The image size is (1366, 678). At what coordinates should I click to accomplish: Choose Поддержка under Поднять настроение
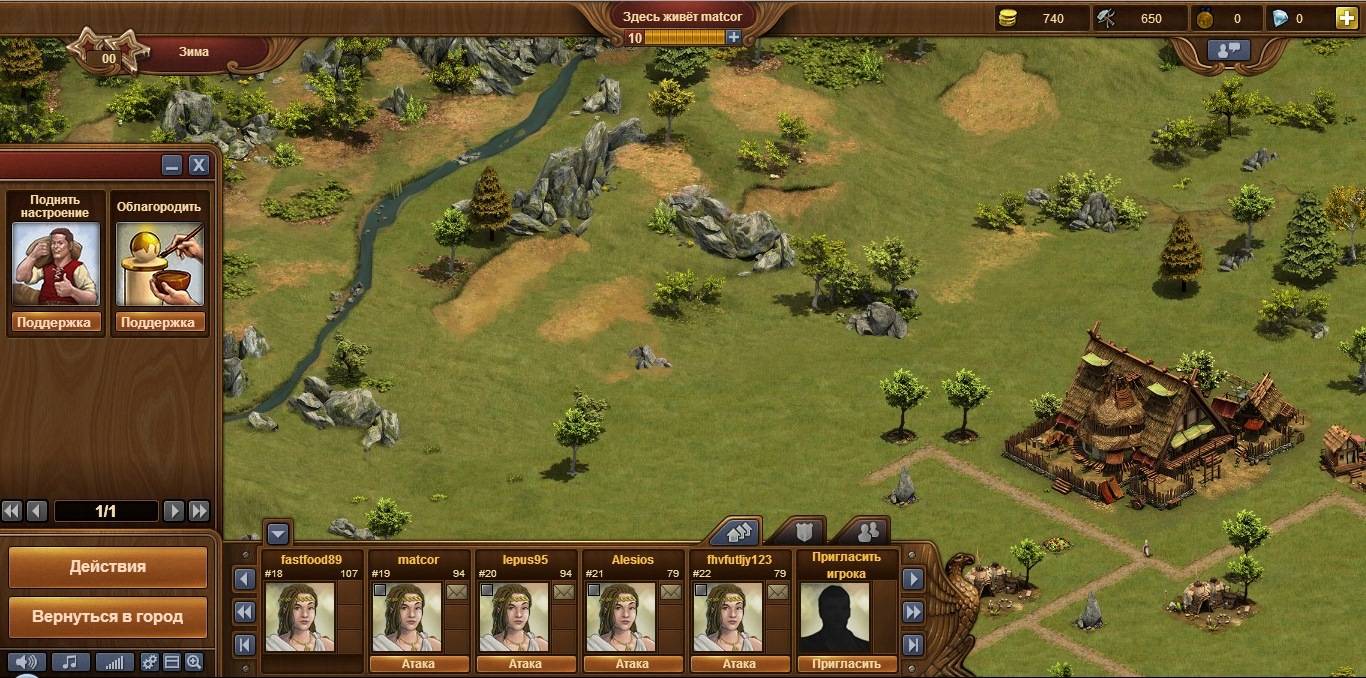point(55,322)
